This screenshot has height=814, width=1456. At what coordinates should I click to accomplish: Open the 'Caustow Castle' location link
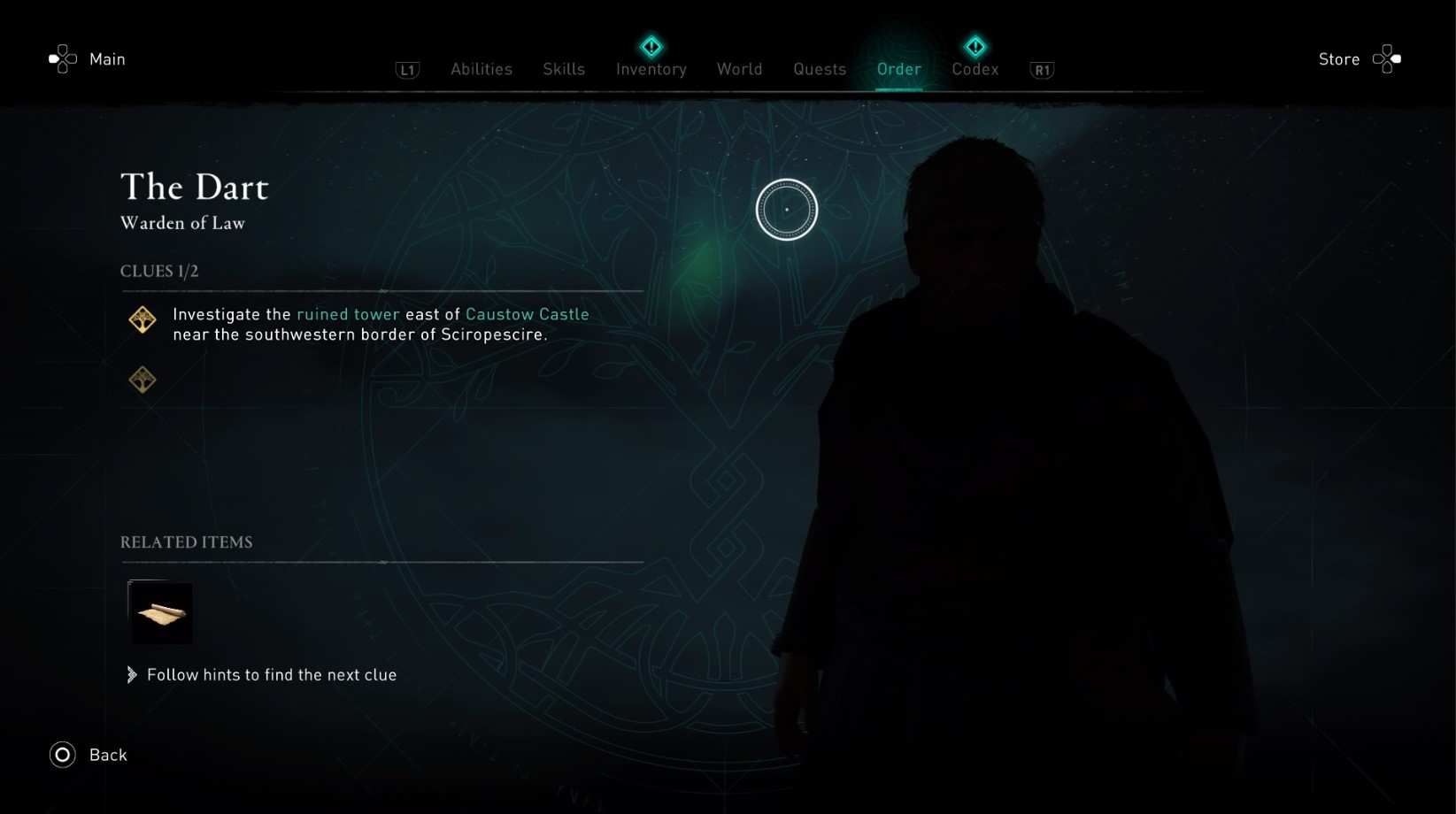pos(528,314)
